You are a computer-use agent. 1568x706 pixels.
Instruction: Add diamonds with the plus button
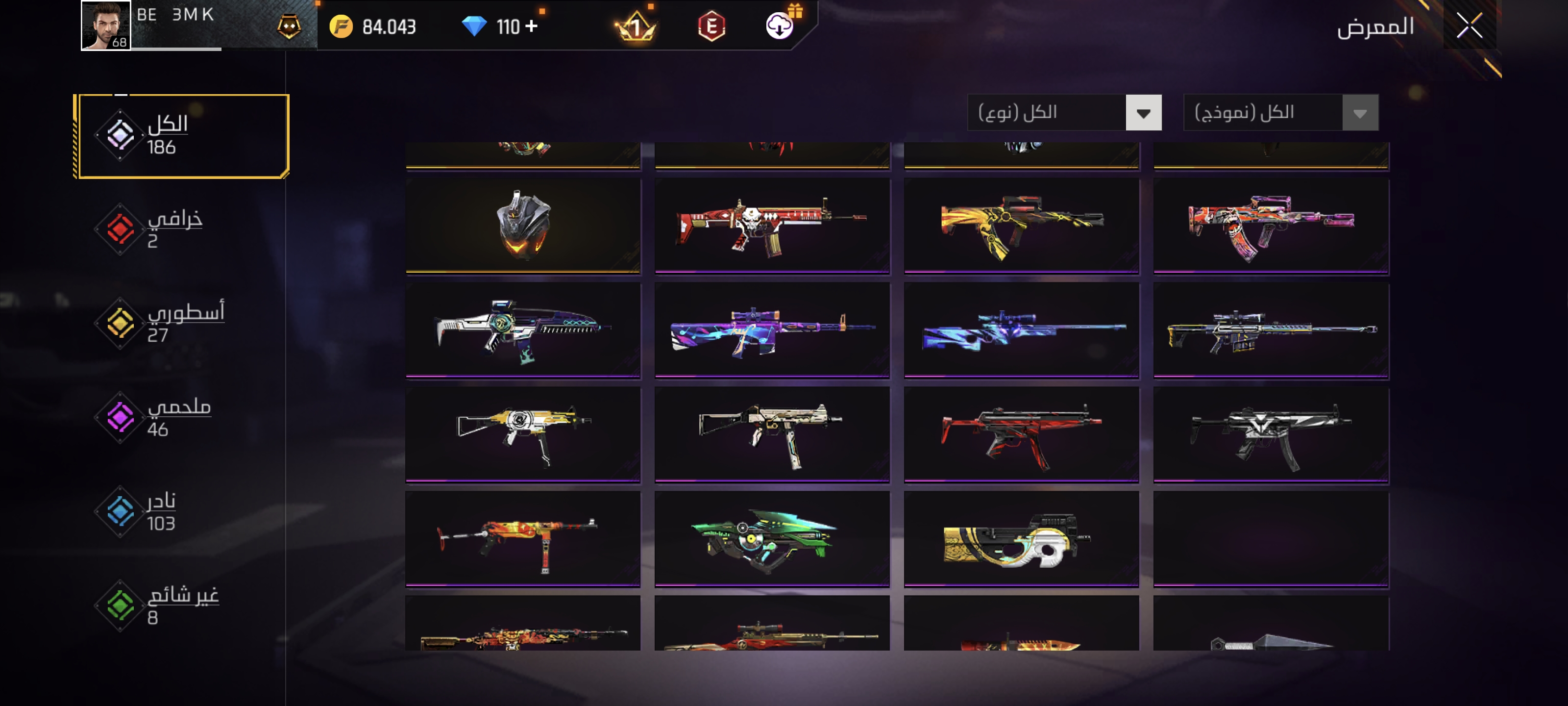(x=531, y=26)
